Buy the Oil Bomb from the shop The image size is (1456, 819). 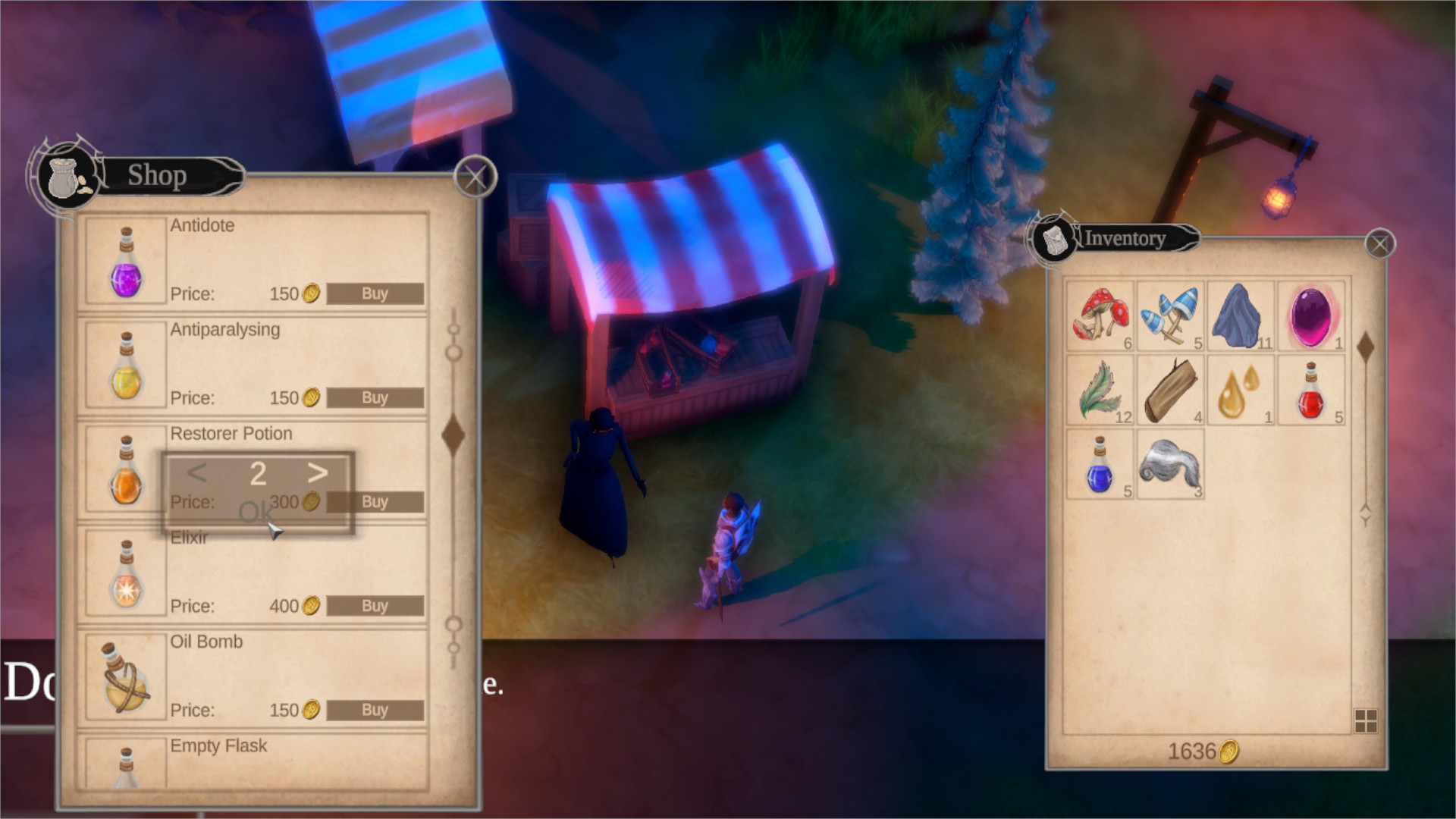[375, 710]
